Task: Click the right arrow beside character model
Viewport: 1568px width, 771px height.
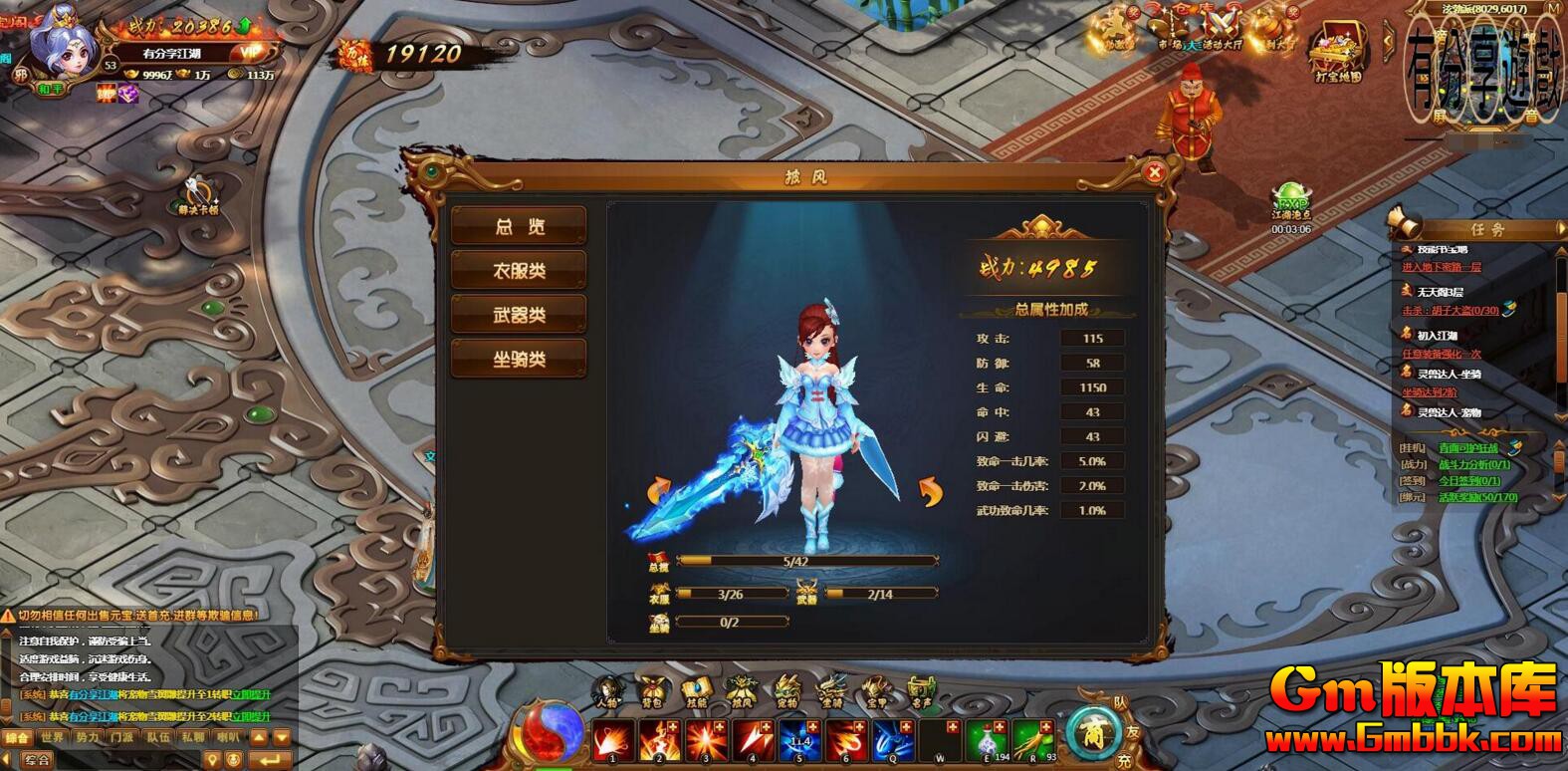Action: (x=933, y=491)
